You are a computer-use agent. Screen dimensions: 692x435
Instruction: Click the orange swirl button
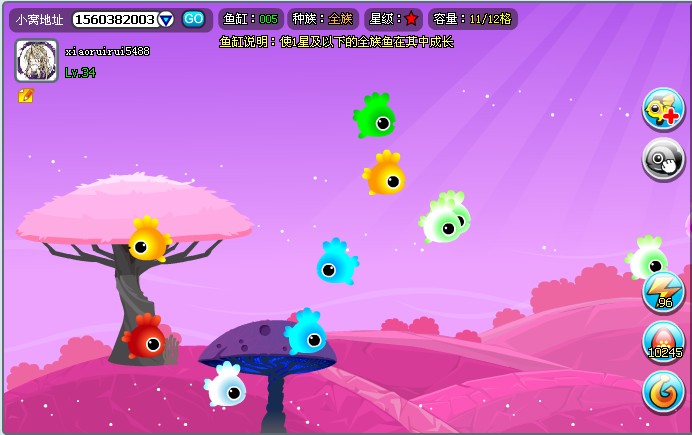(663, 392)
